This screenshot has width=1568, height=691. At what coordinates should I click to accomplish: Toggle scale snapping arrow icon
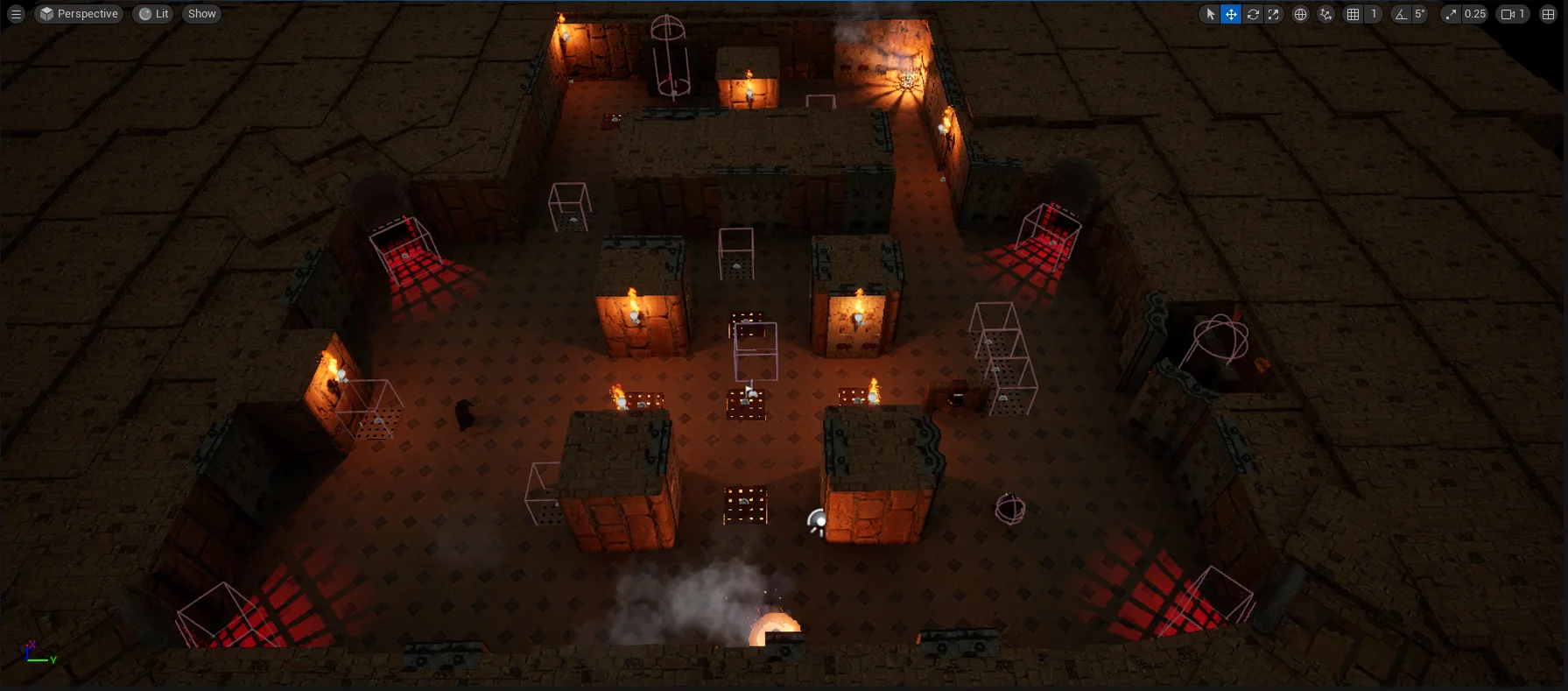1452,14
